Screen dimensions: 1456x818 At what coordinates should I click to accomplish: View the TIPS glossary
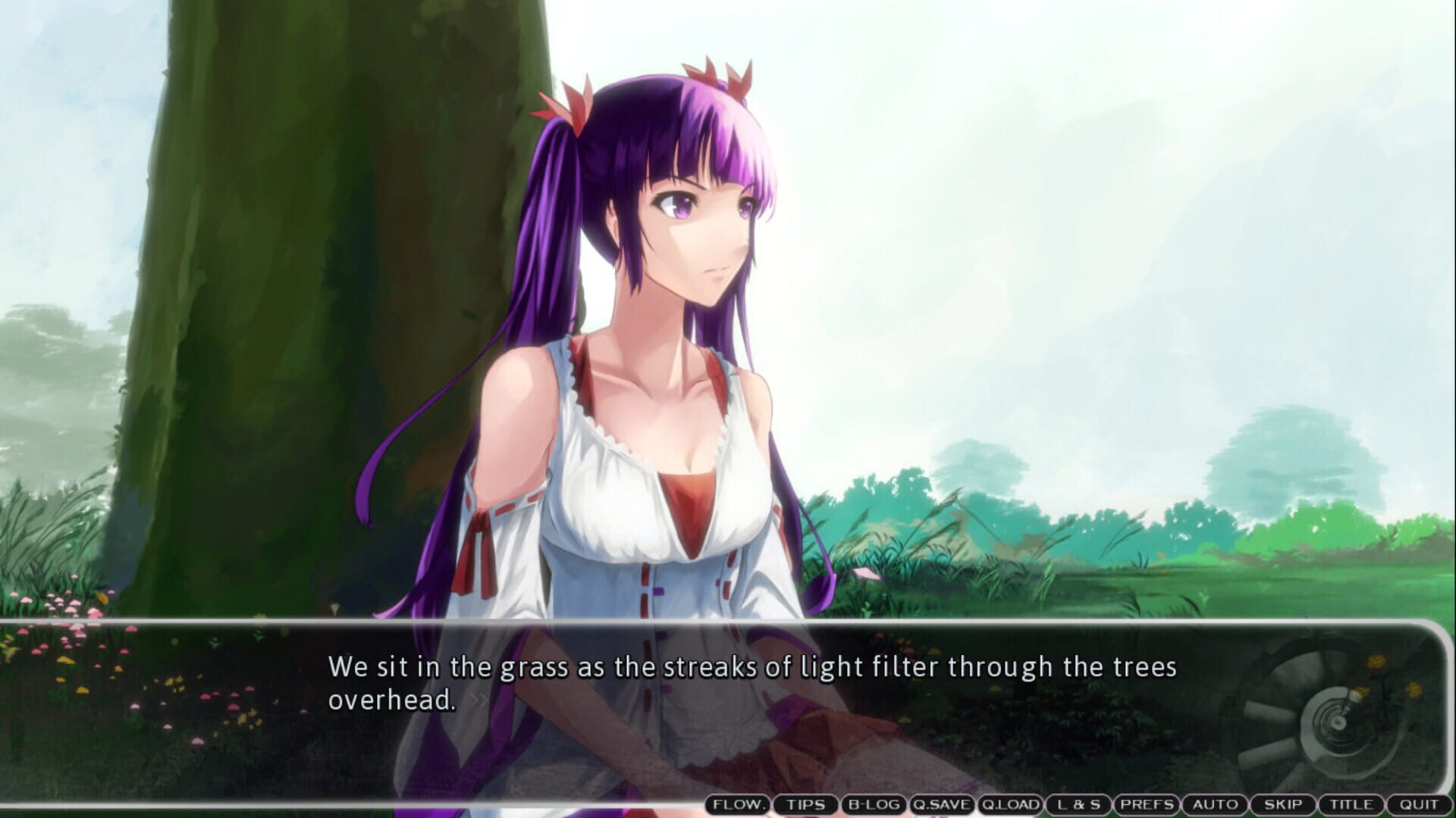pyautogui.click(x=805, y=805)
